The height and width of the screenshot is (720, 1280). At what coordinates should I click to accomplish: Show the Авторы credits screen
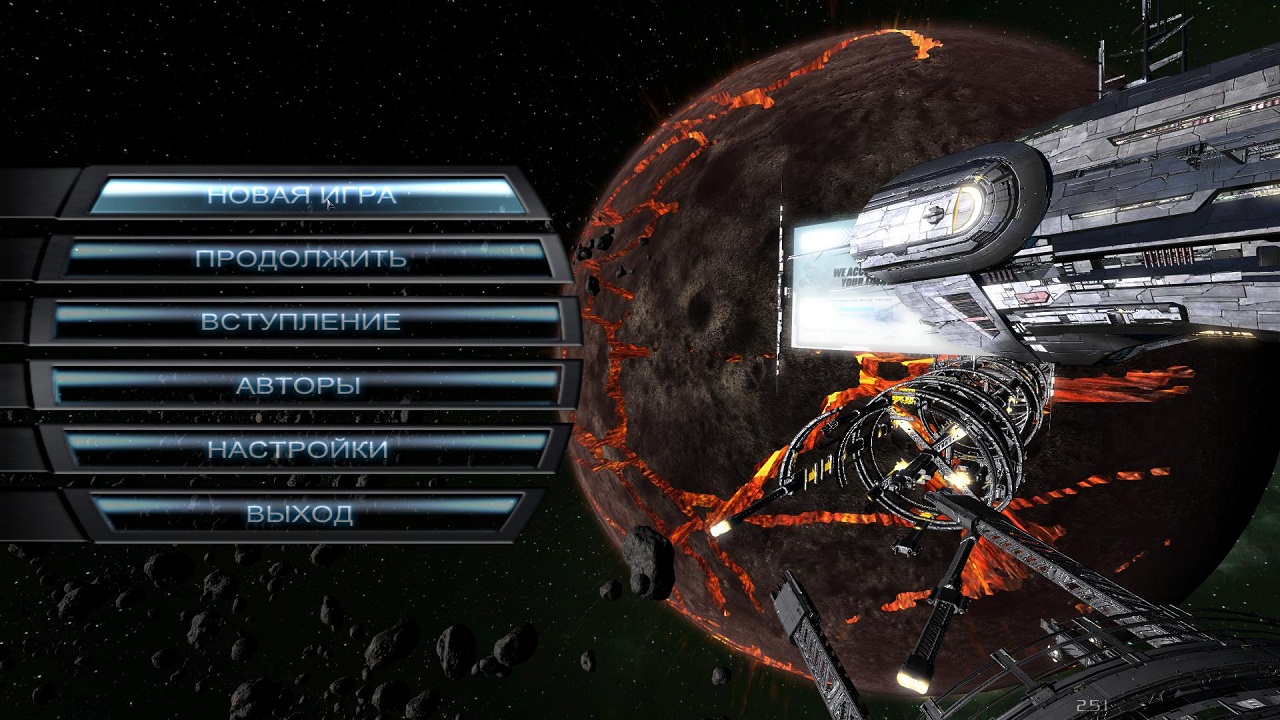299,386
